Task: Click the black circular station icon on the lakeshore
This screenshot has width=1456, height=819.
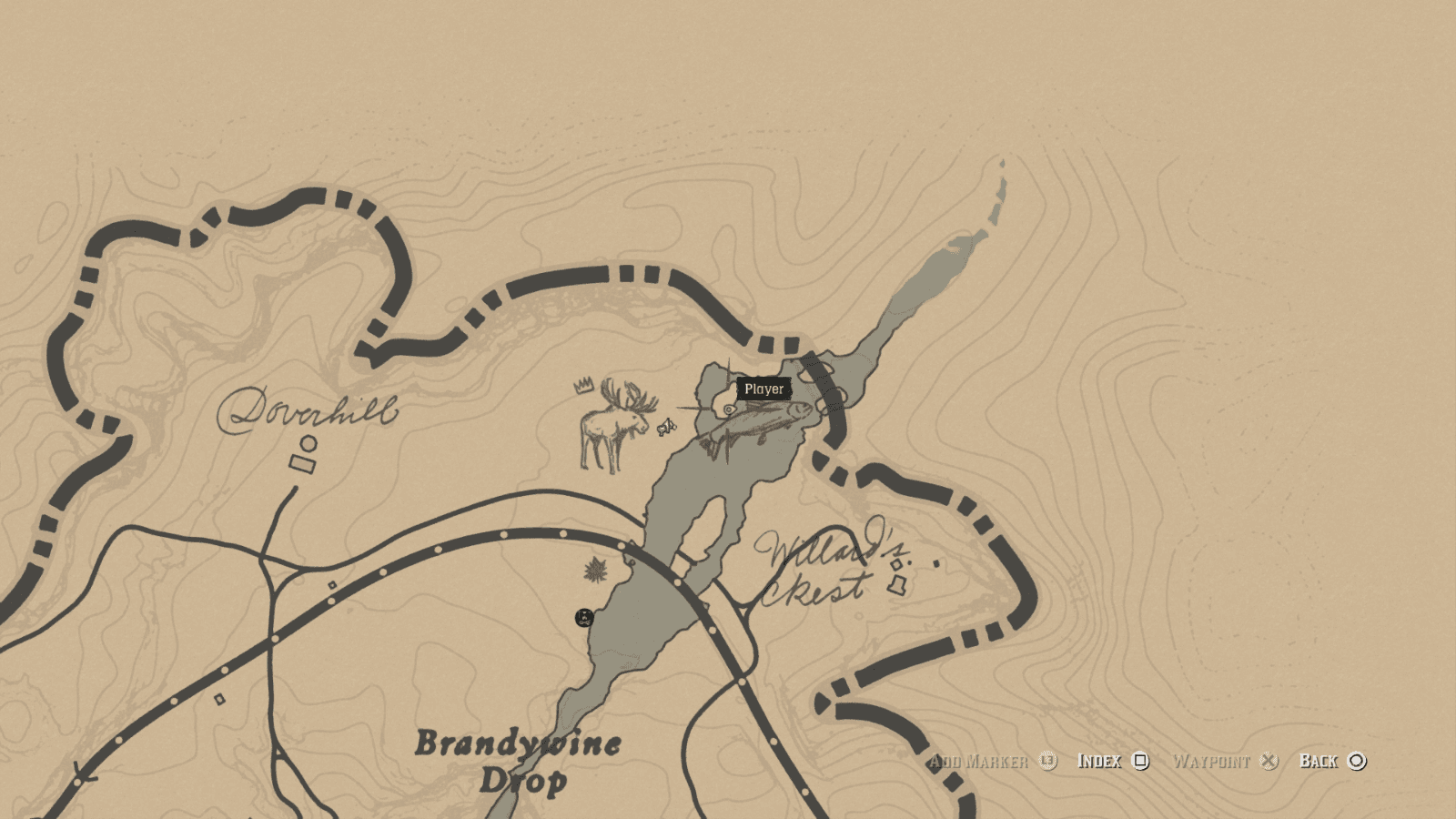Action: point(583,618)
